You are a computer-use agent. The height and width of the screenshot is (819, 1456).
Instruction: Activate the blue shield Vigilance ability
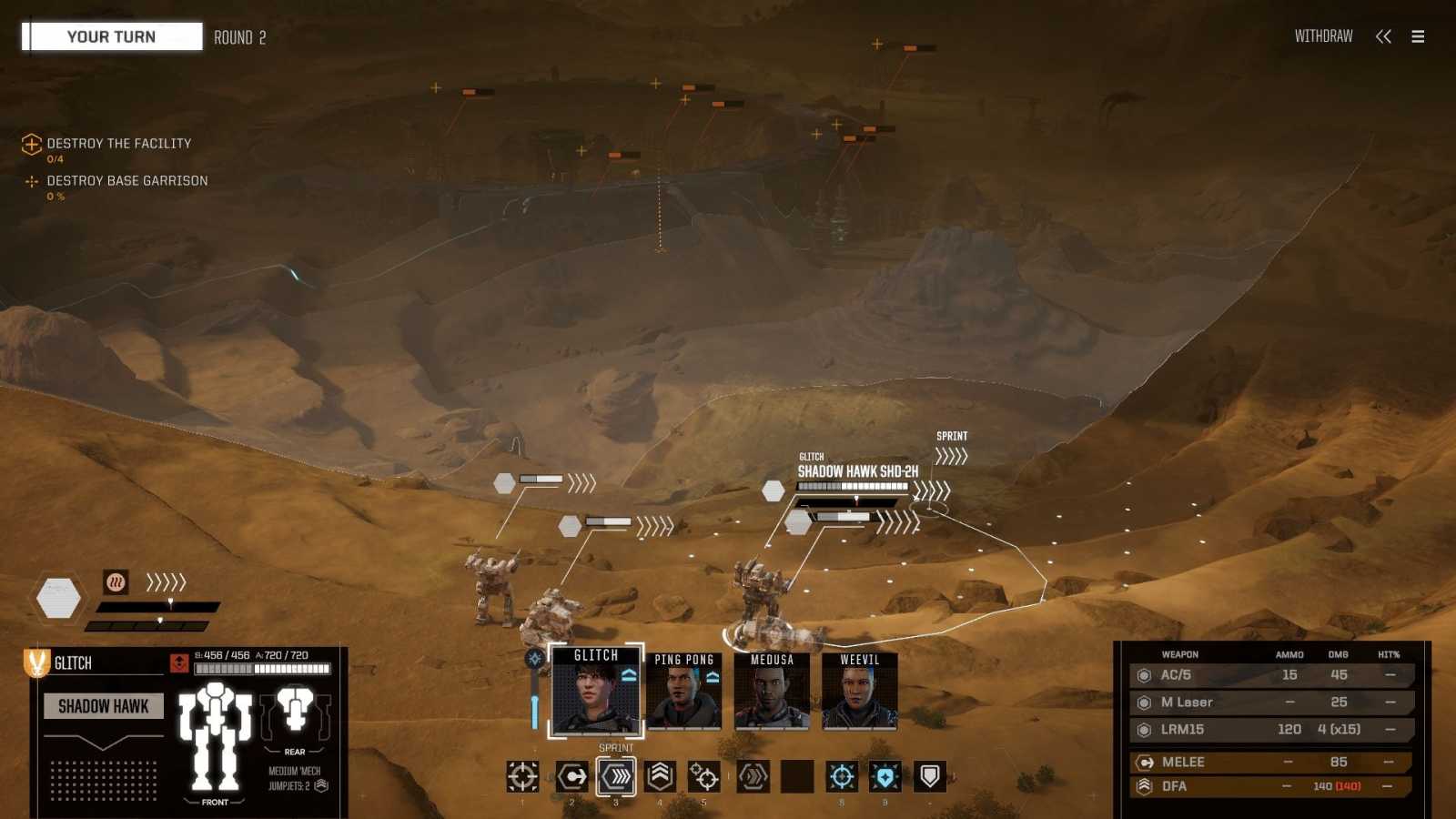885,776
